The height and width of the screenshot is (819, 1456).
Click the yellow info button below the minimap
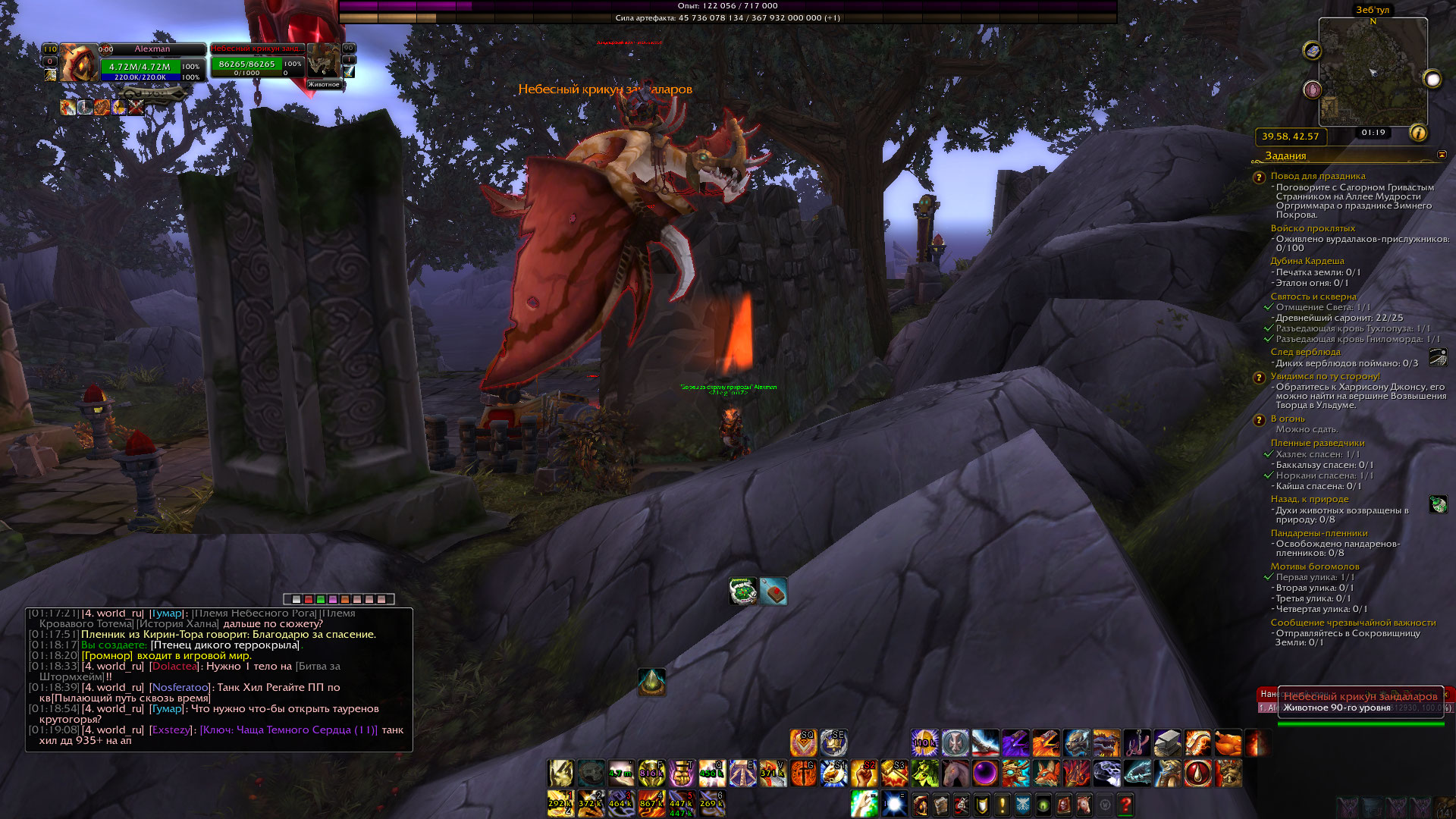[x=1417, y=133]
